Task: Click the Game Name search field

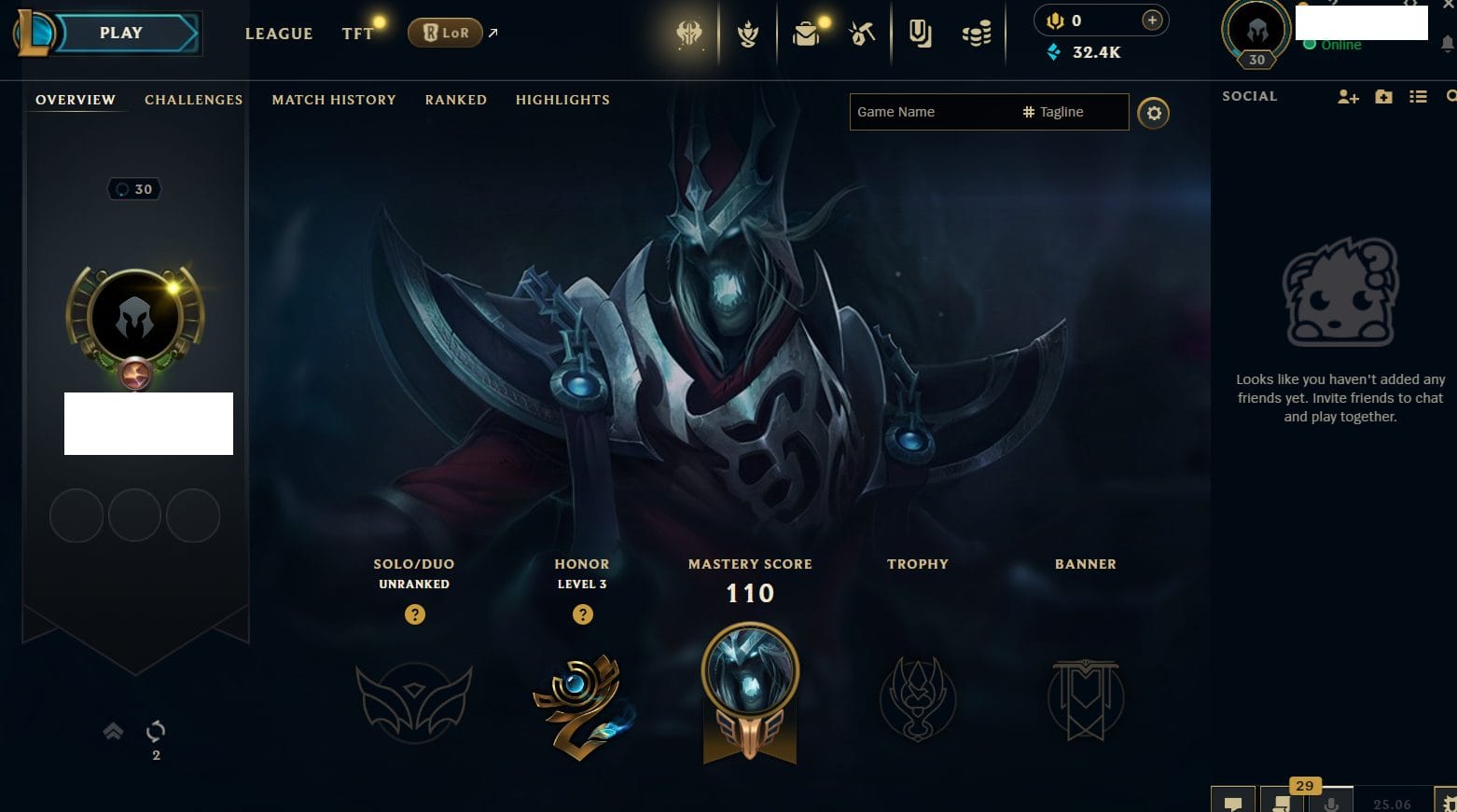Action: [x=933, y=112]
